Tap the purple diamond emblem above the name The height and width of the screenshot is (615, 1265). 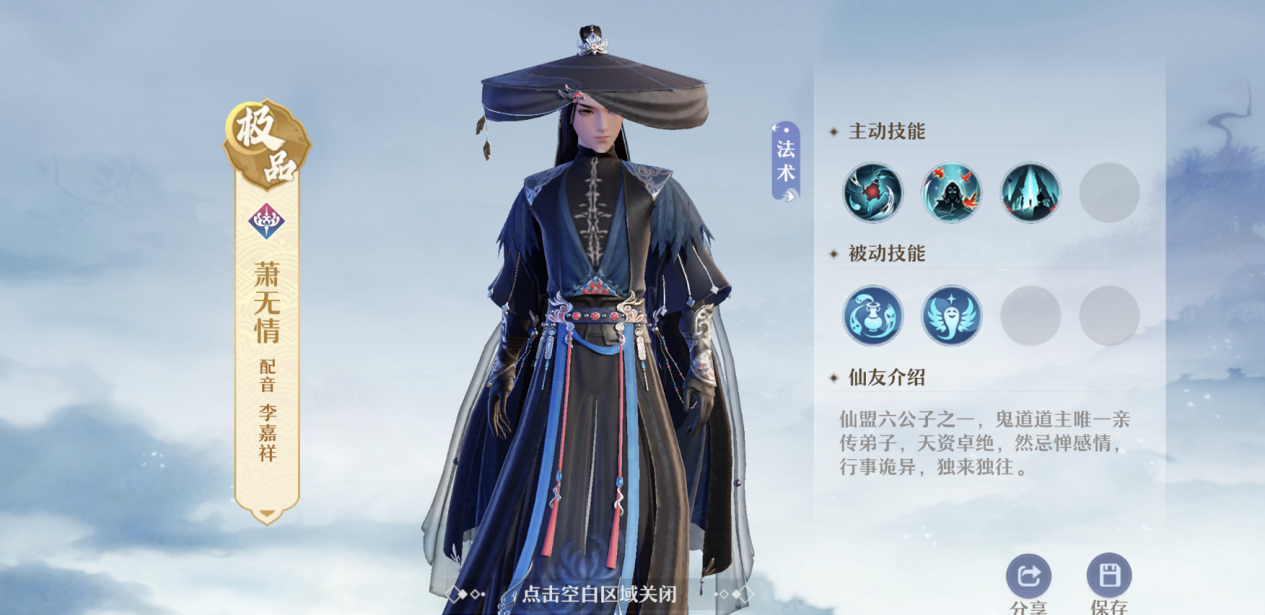[267, 220]
